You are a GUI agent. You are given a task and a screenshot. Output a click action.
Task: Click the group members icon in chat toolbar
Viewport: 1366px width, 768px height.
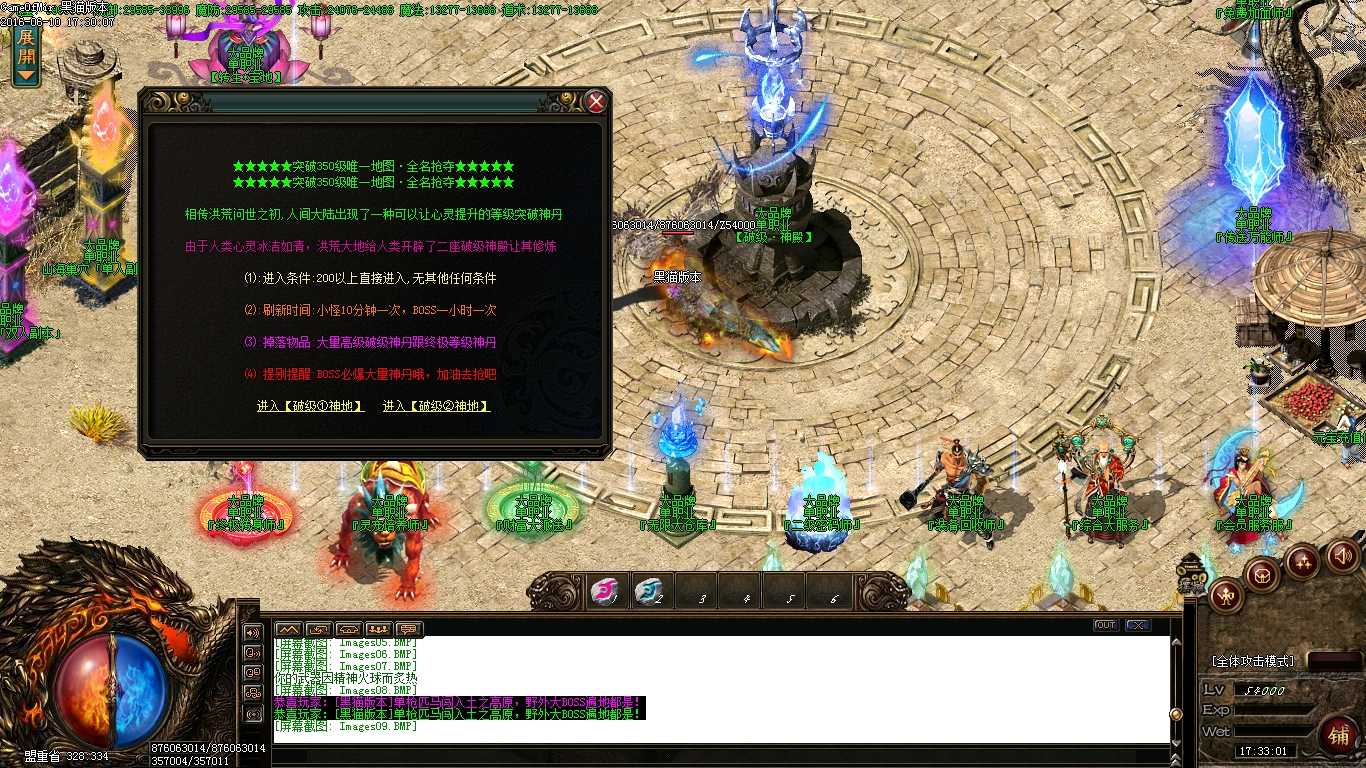[379, 630]
